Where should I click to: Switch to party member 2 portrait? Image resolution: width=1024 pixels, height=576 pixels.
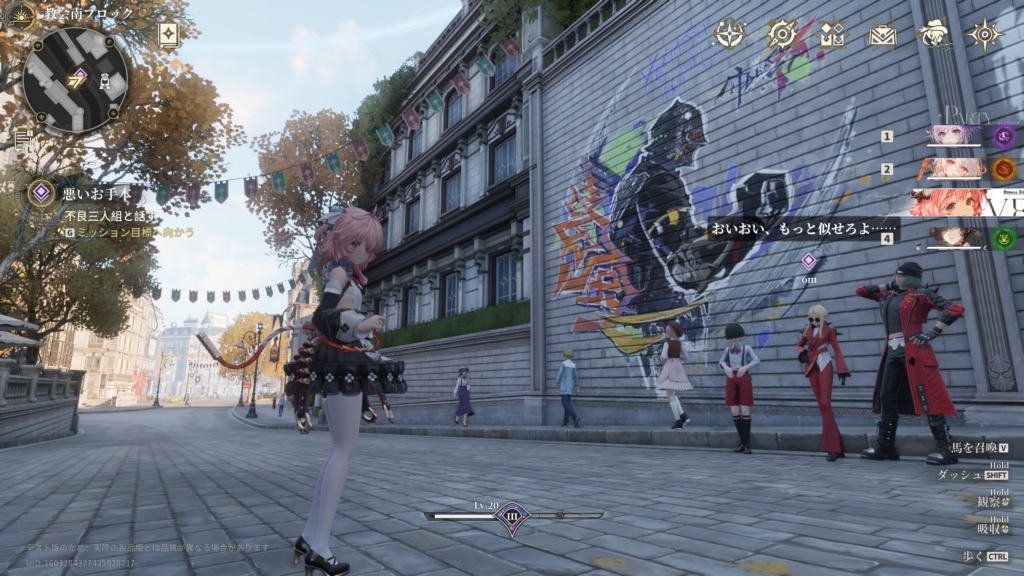pyautogui.click(x=953, y=168)
